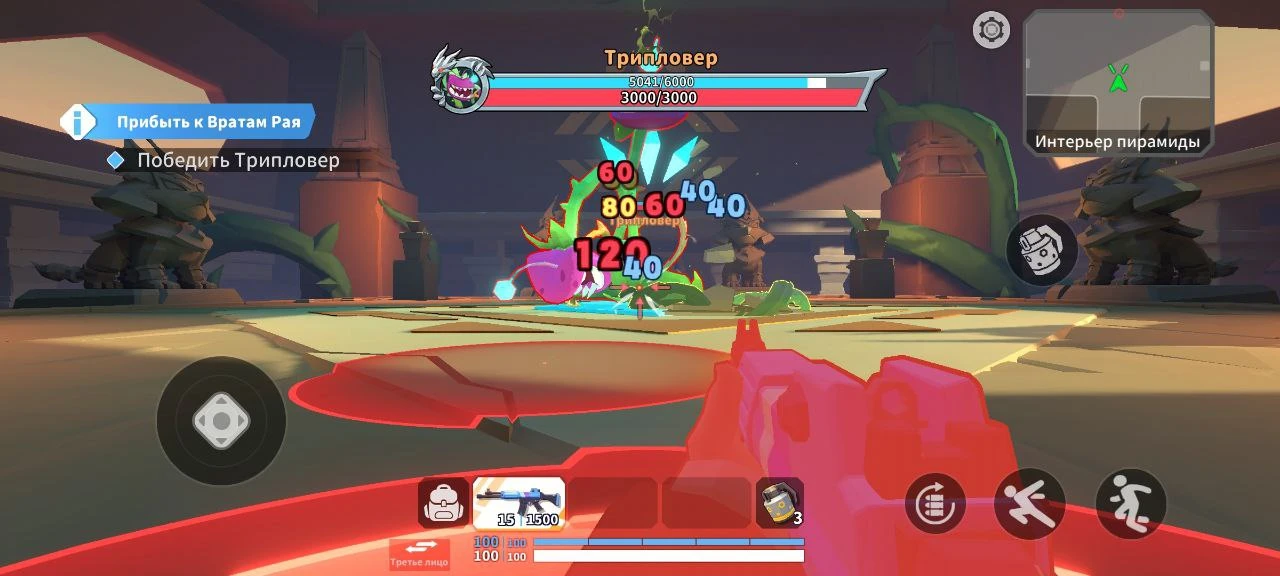Switch view with the Третье лицо button
This screenshot has width=1280, height=576.
click(419, 553)
